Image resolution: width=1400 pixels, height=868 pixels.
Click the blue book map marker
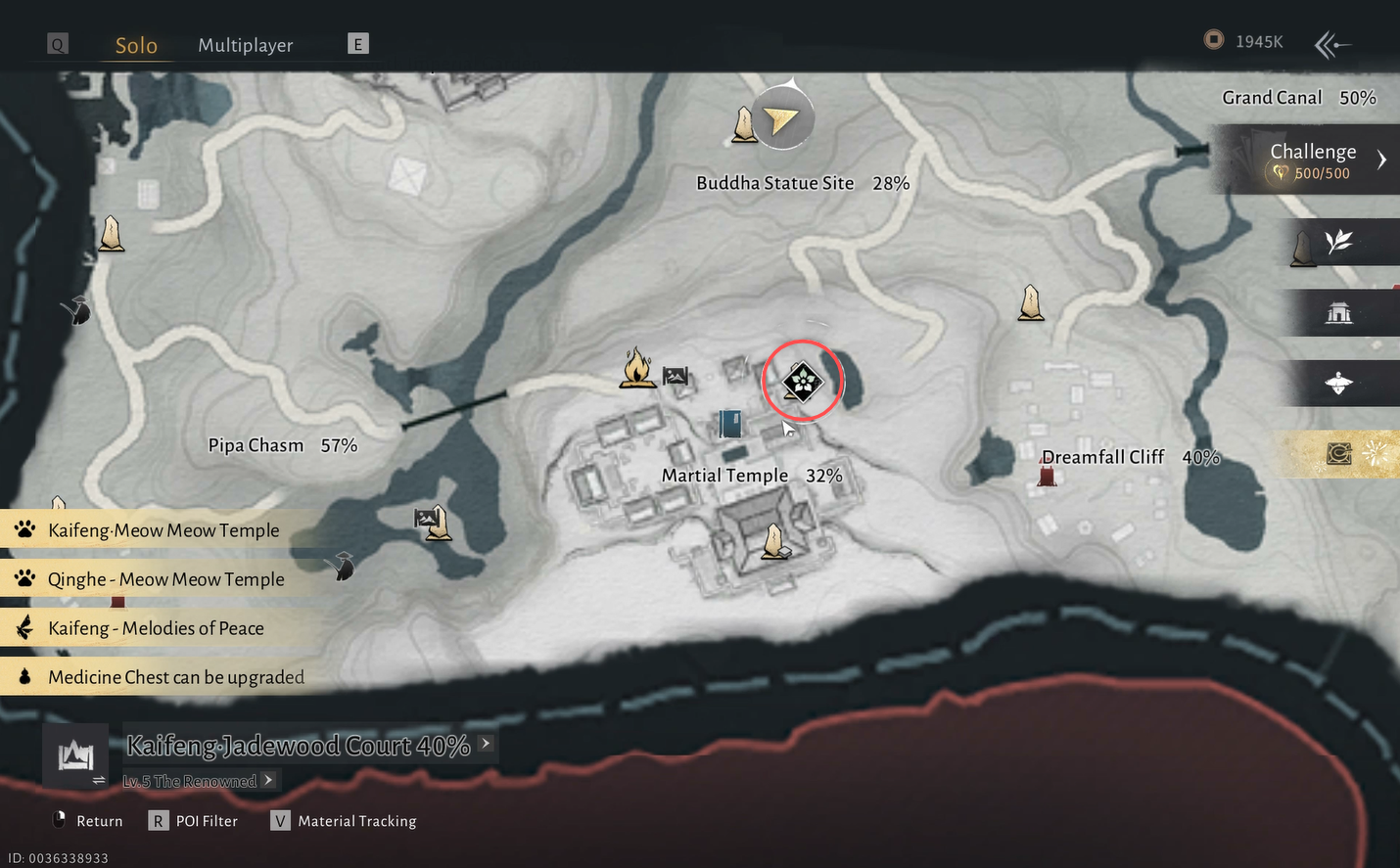(x=730, y=424)
